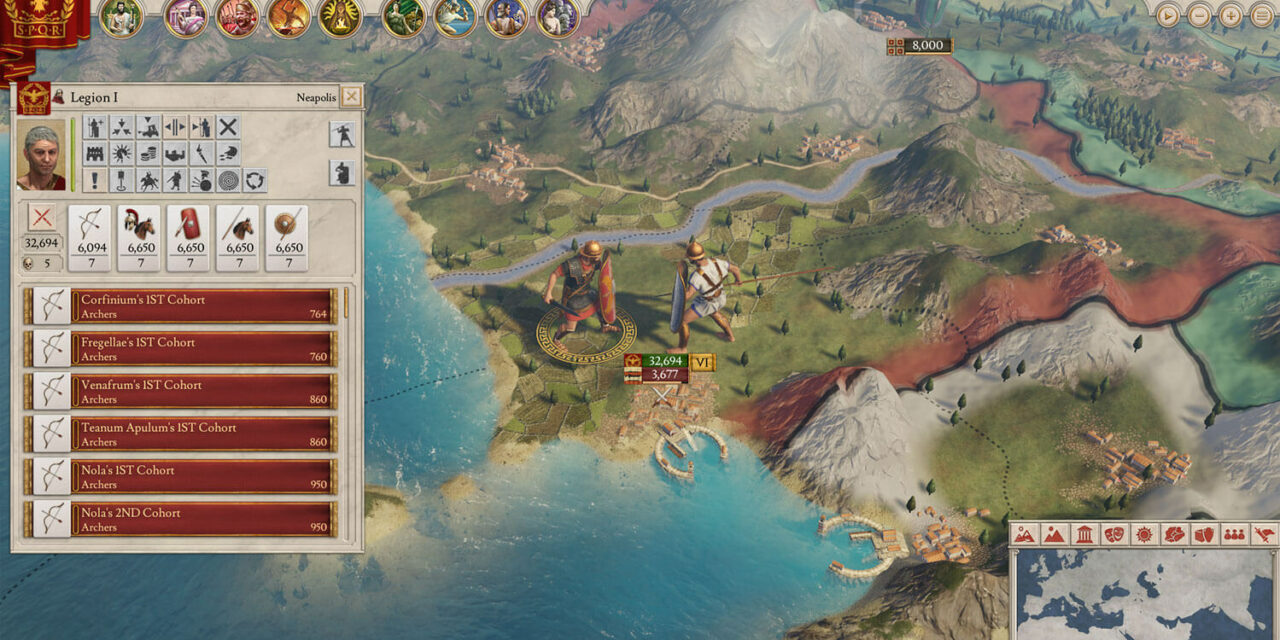
Task: Toggle game pause with the play button
Action: (x=1168, y=15)
